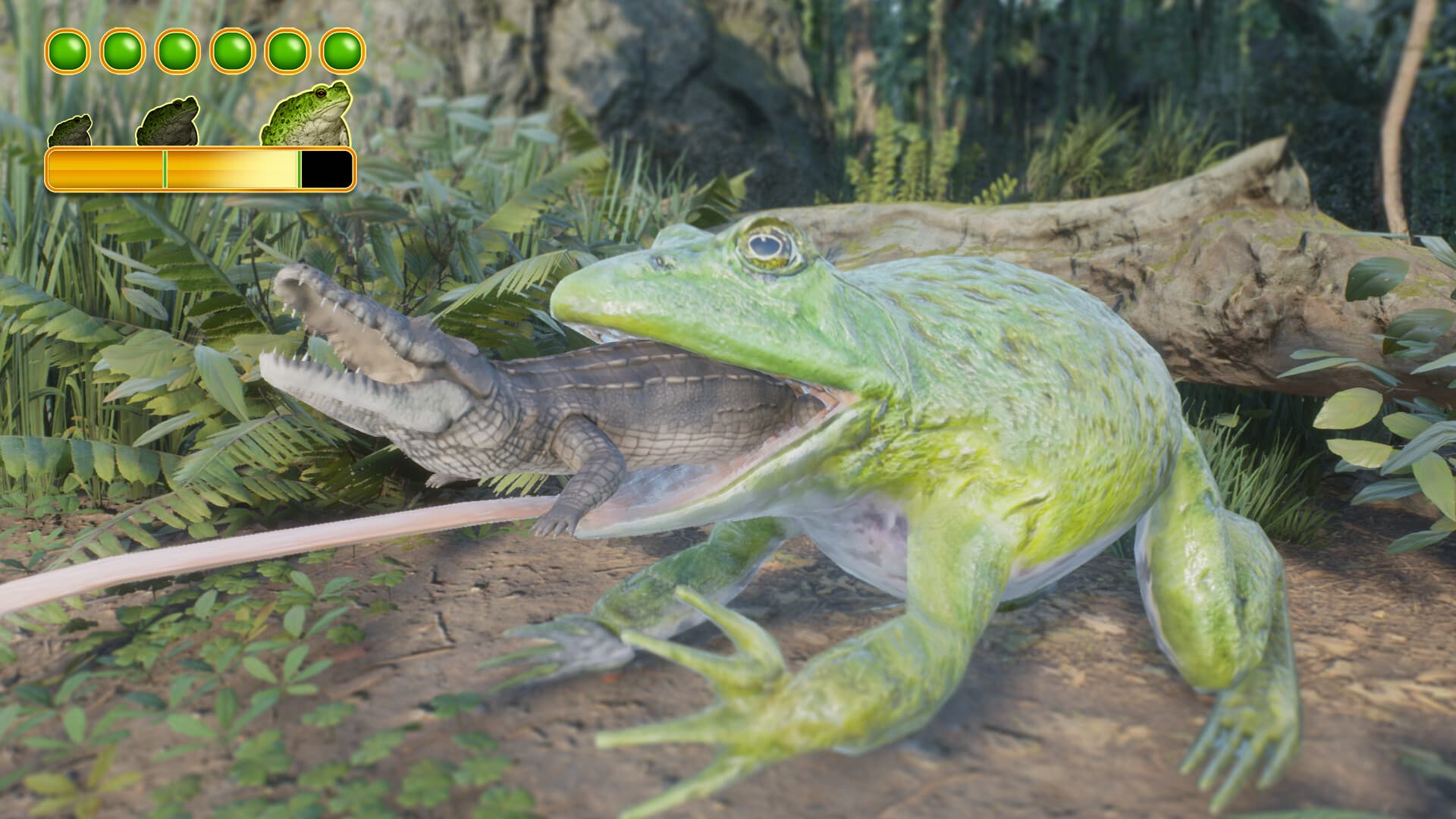This screenshot has width=1456, height=819.
Task: Click the first green health orb
Action: (67, 52)
